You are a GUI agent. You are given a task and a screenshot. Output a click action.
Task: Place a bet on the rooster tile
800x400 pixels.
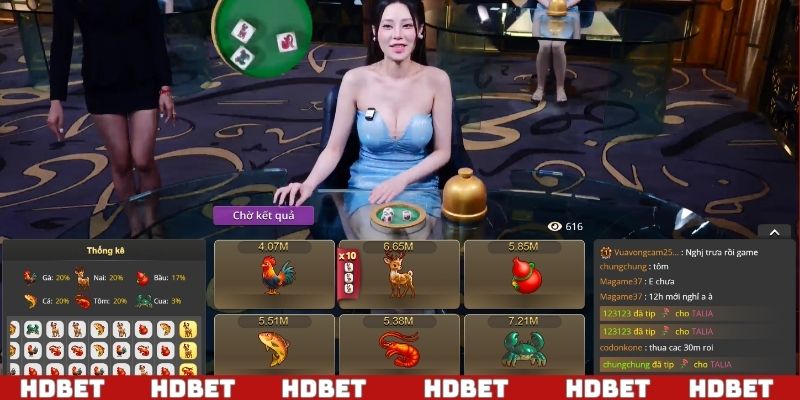click(x=274, y=274)
